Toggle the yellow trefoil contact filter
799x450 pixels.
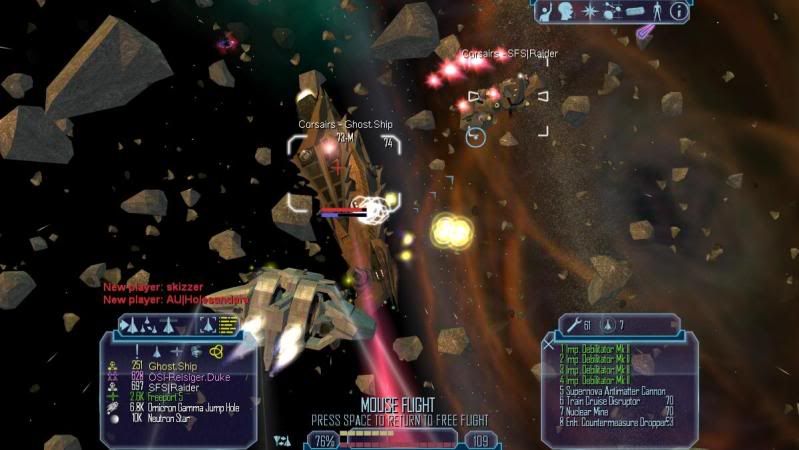(217, 351)
